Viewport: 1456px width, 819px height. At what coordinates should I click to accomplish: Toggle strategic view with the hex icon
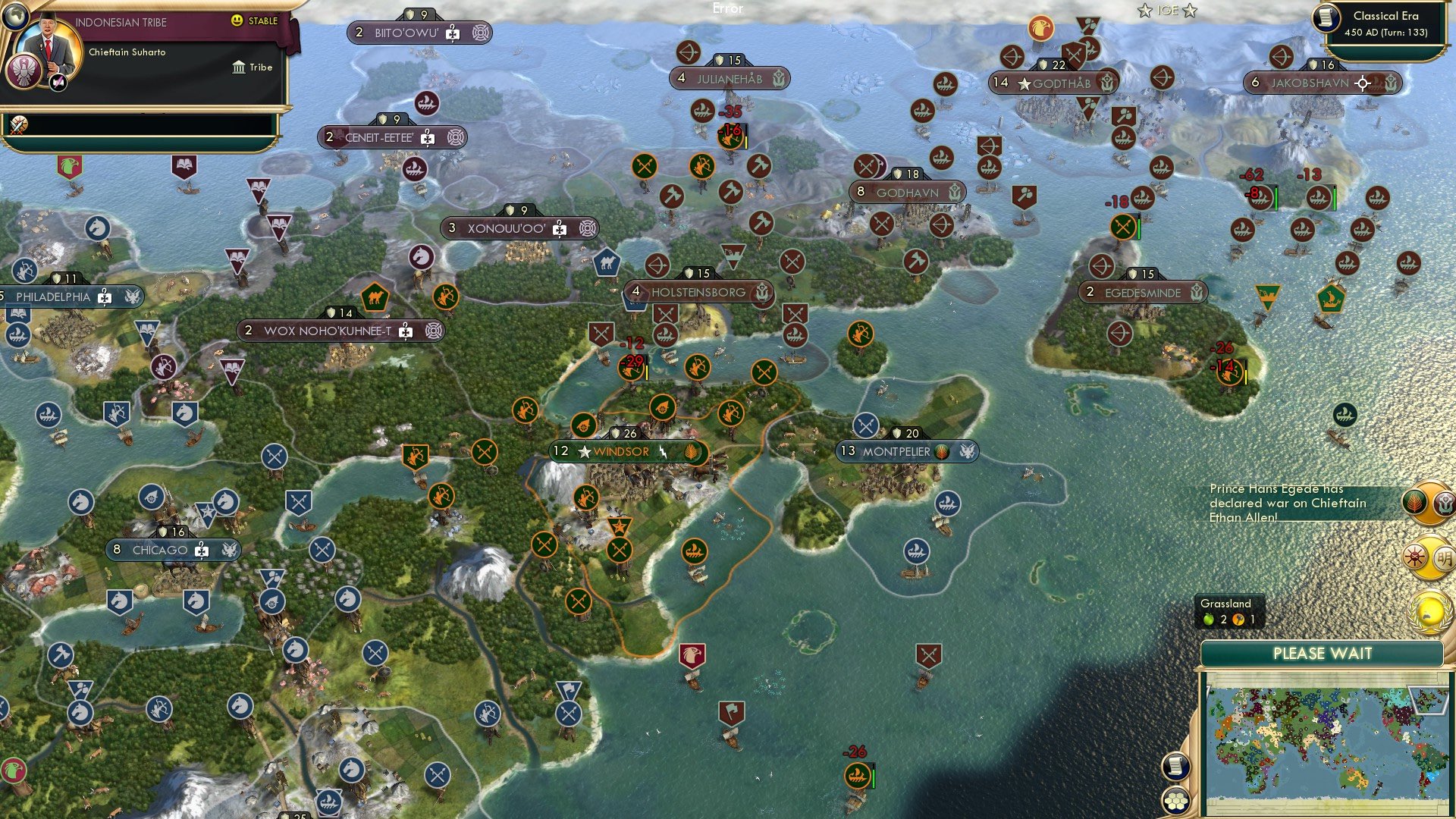[1175, 800]
